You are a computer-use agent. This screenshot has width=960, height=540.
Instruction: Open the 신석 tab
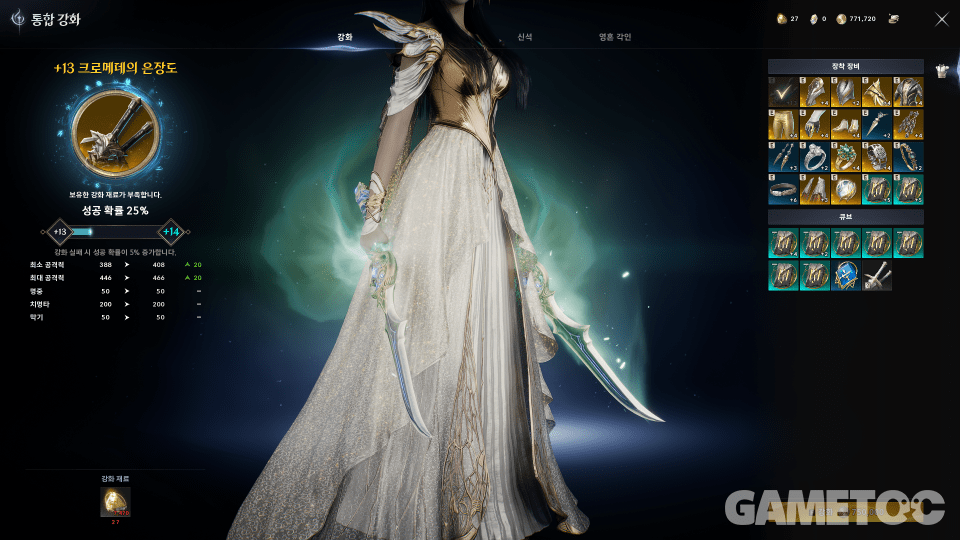[x=525, y=37]
